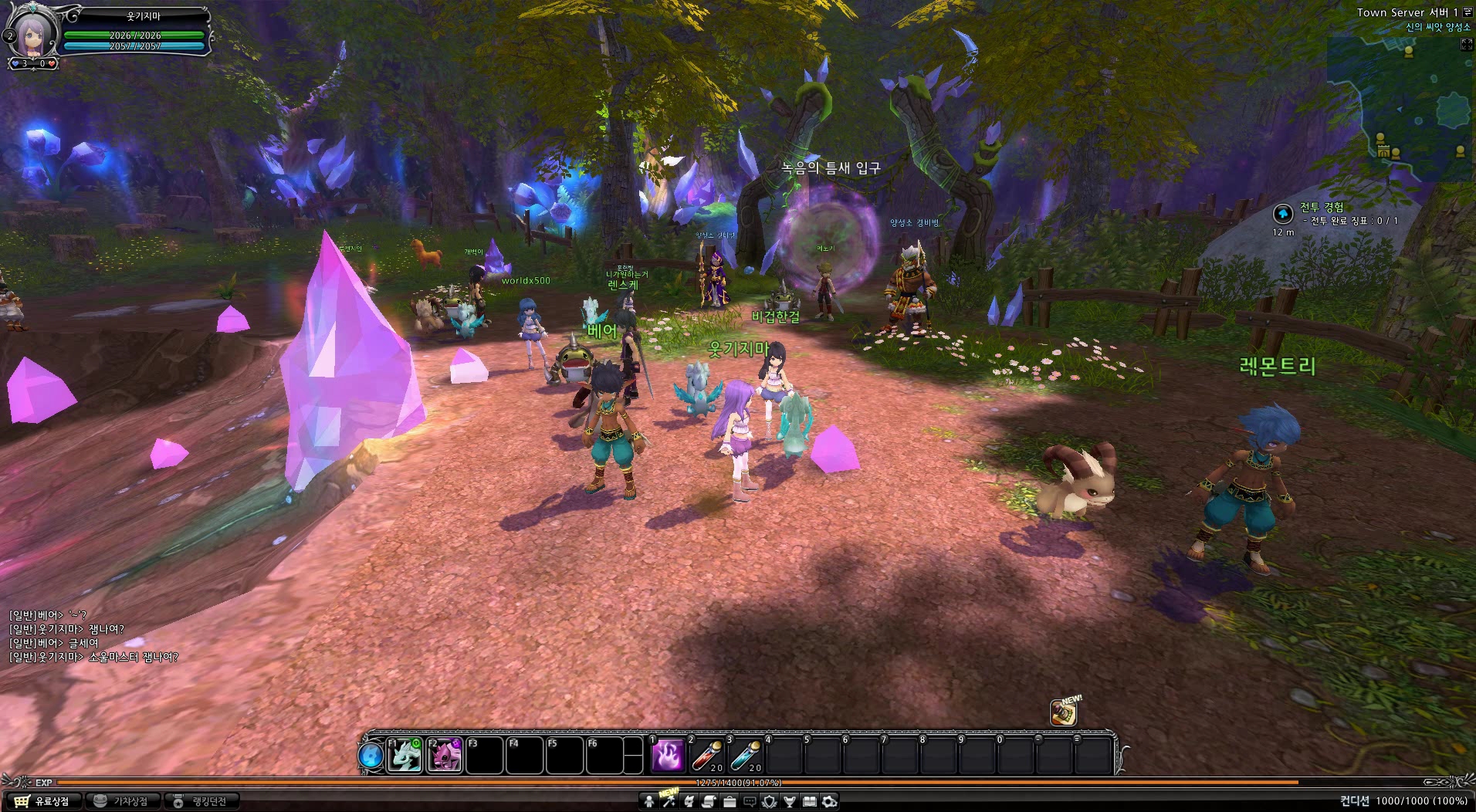Select the white dragon pet in slot F1
The image size is (1476, 812).
(x=404, y=755)
